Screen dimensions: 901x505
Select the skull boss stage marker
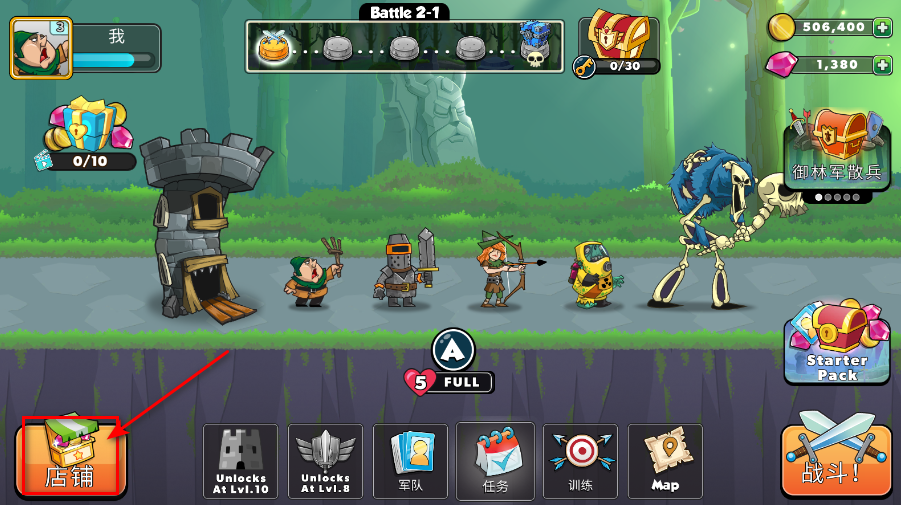pos(534,45)
